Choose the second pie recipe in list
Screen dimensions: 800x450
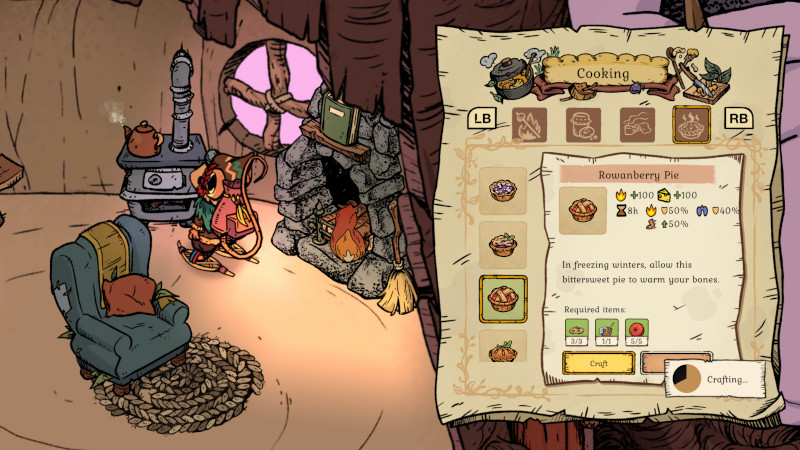tap(504, 244)
